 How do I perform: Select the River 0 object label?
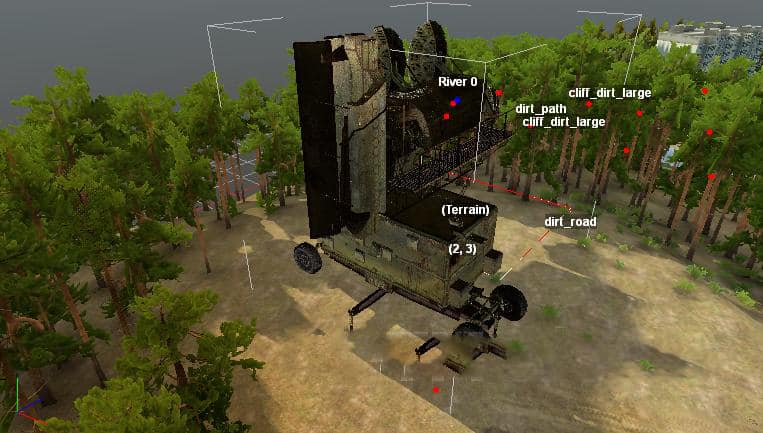pyautogui.click(x=457, y=82)
